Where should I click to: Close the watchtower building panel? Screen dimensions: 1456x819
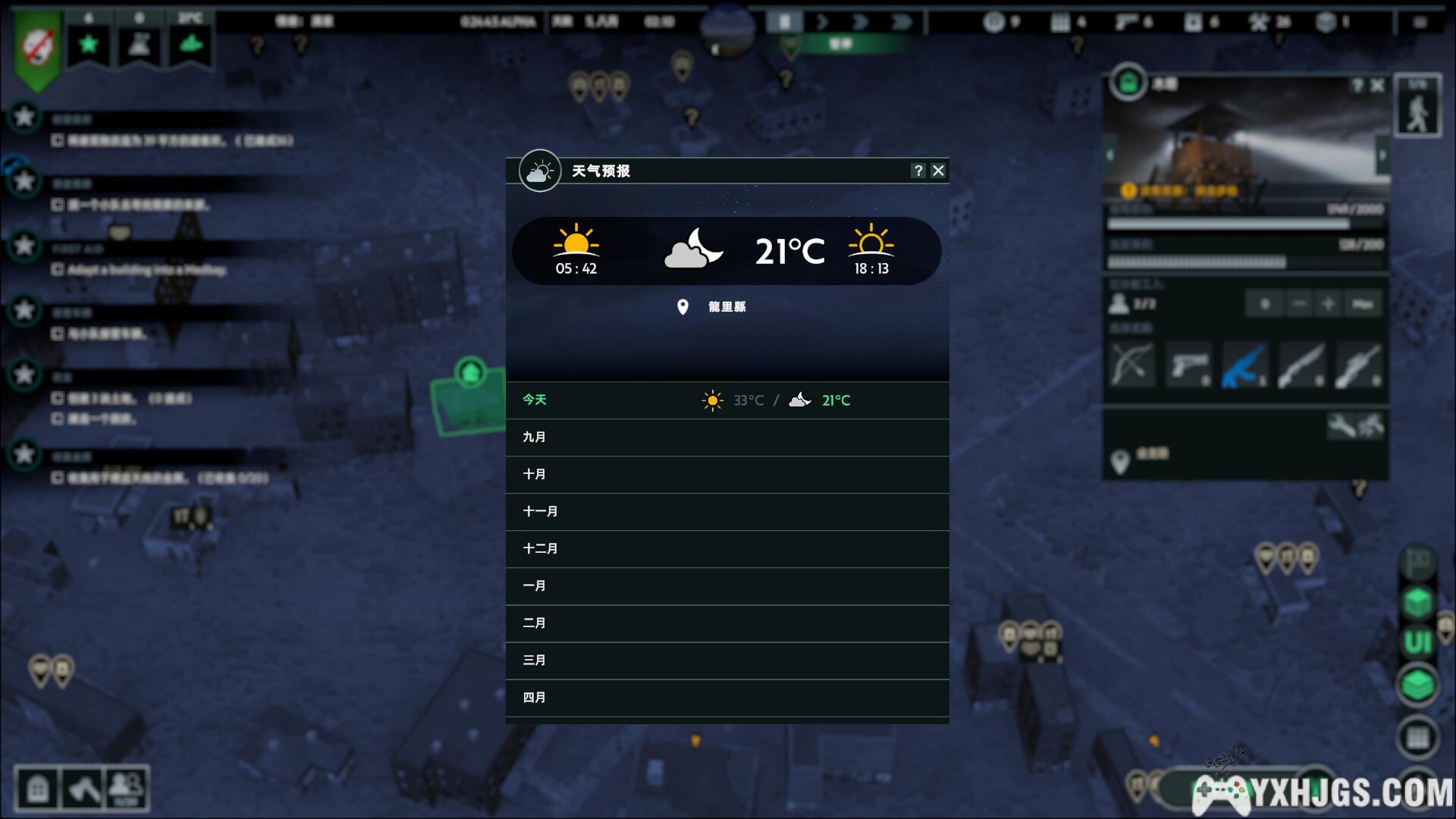pos(1377,86)
